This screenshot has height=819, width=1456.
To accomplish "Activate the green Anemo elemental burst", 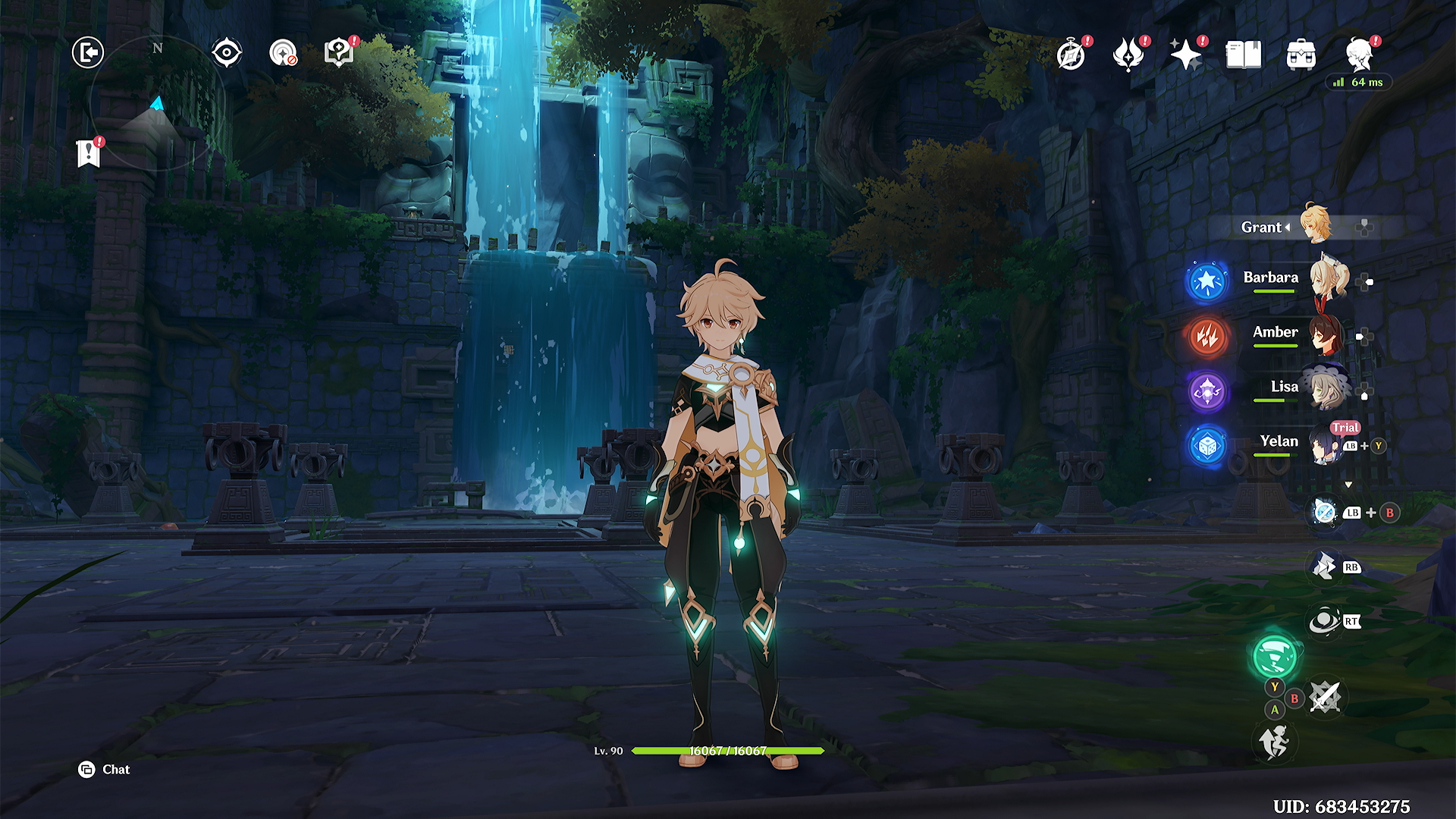I will point(1275,657).
